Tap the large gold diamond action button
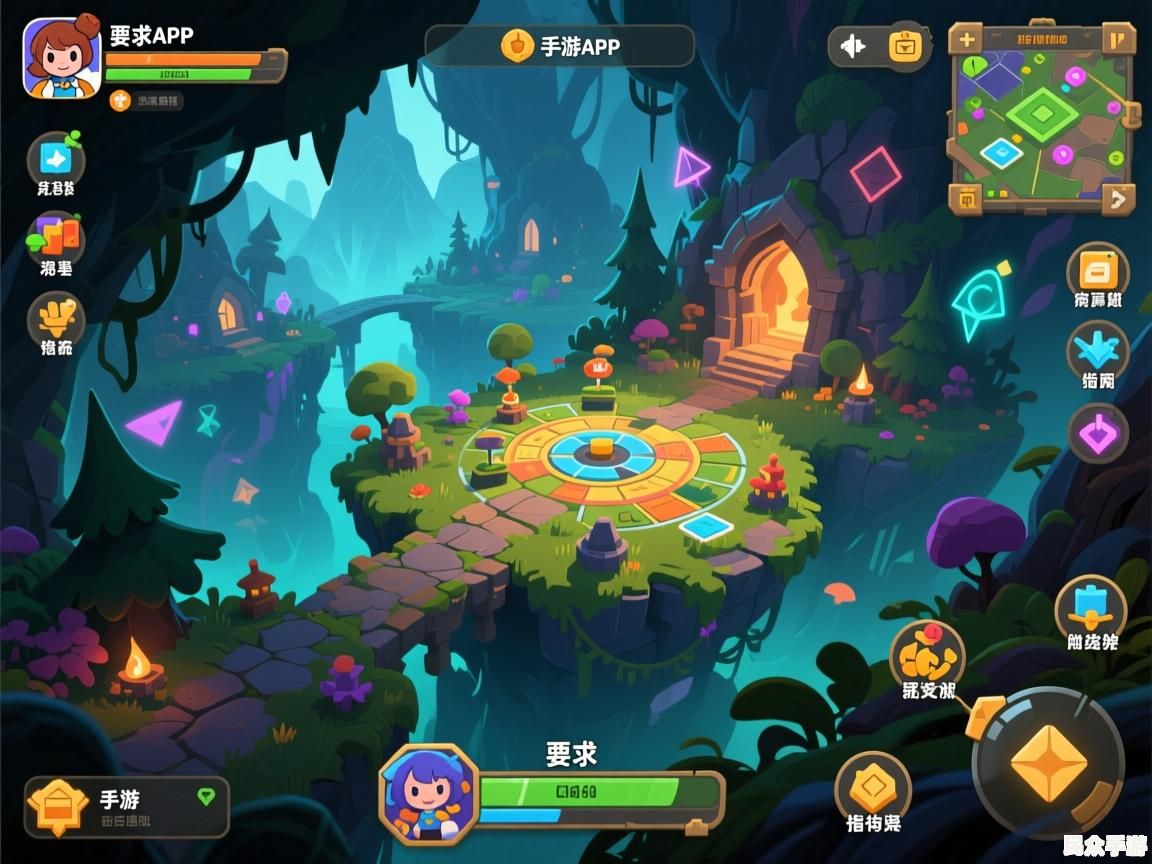Image resolution: width=1152 pixels, height=864 pixels. point(1048,763)
